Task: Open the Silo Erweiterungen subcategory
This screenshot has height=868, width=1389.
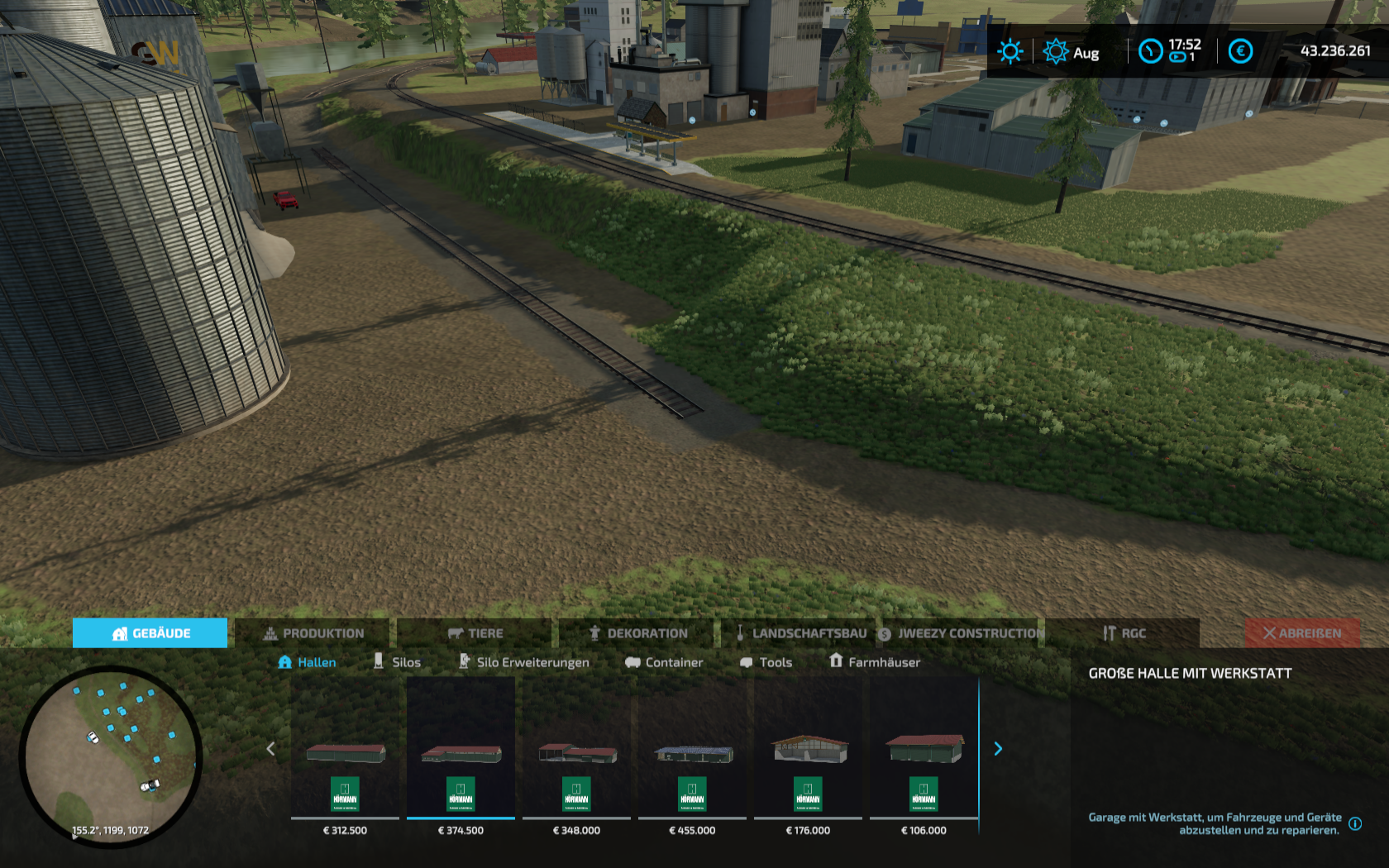Action: (x=524, y=662)
